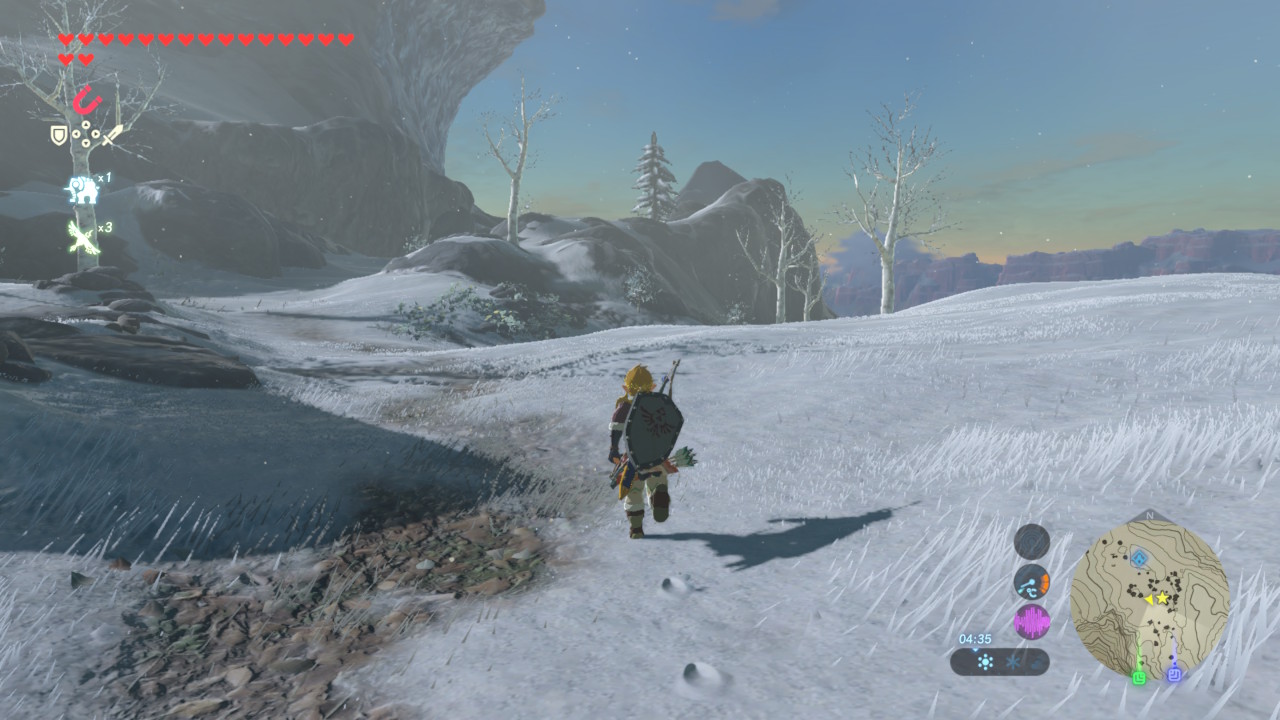
Task: Click the weather forecast bar
Action: (x=999, y=662)
